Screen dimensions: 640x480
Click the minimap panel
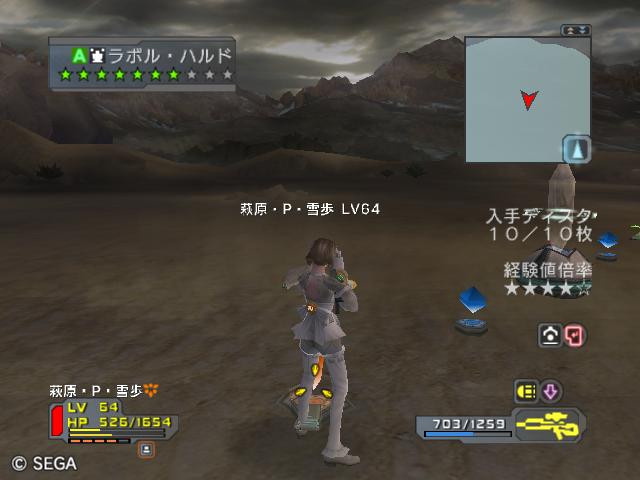point(526,99)
